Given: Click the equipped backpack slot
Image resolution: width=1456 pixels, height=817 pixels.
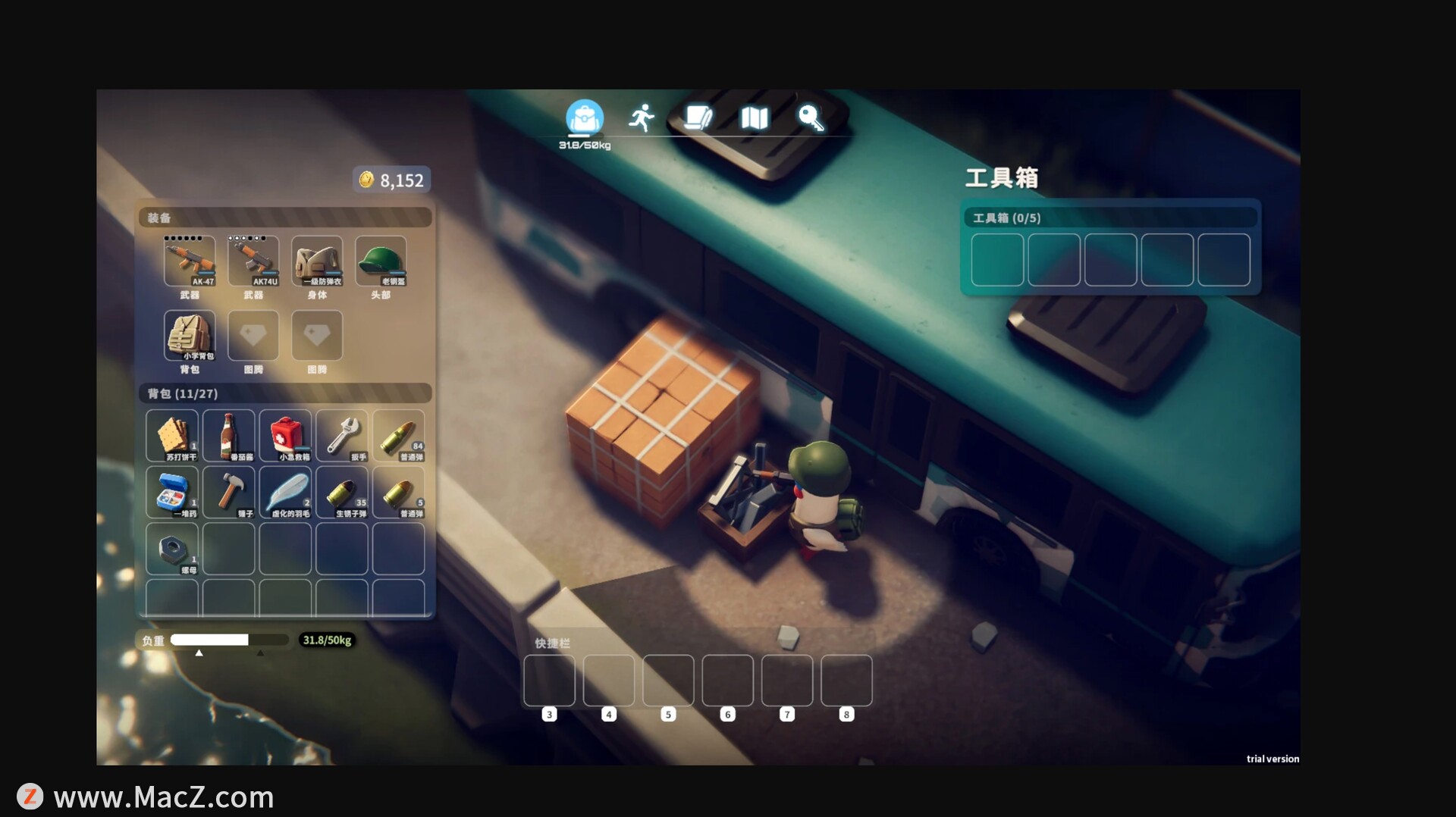Looking at the screenshot, I should 190,335.
